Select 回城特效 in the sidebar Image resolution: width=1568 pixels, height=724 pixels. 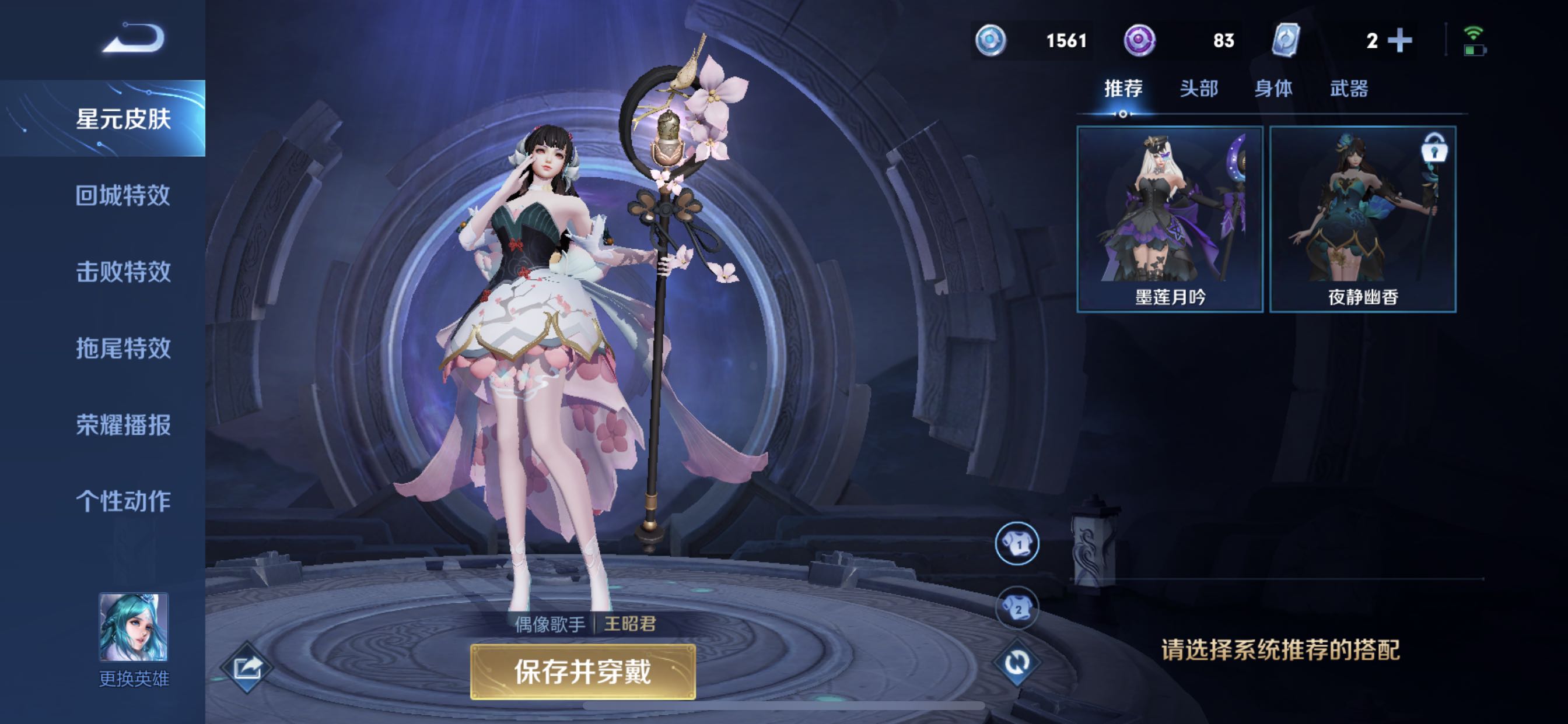(x=125, y=196)
